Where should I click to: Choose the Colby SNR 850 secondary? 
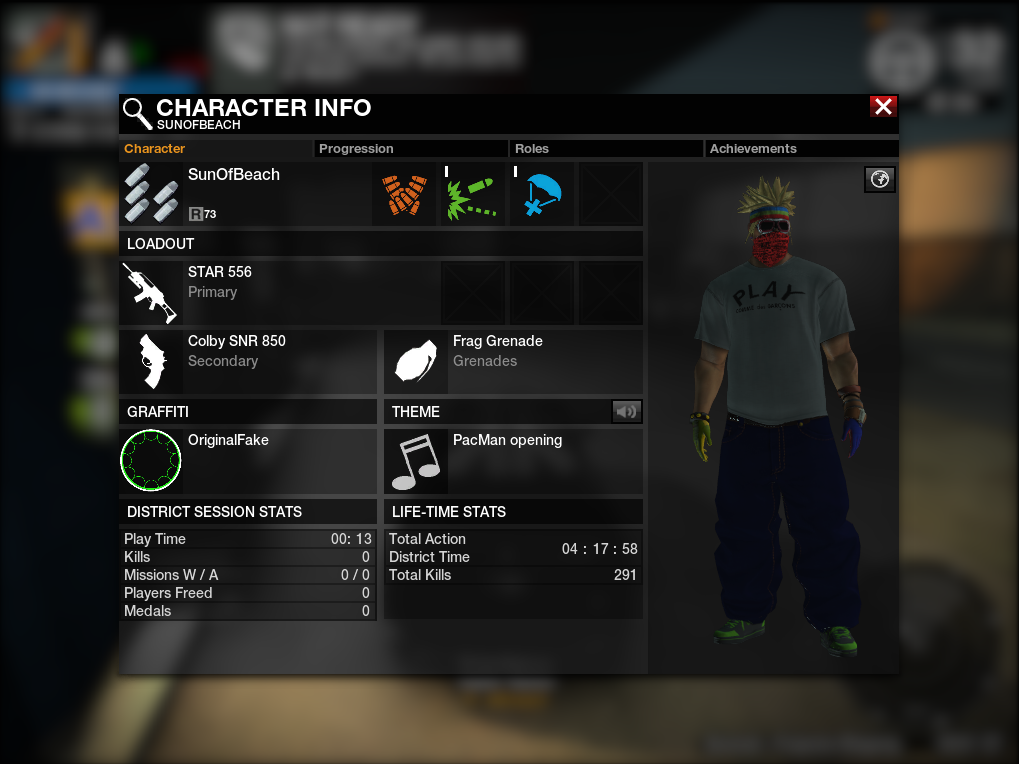[151, 362]
